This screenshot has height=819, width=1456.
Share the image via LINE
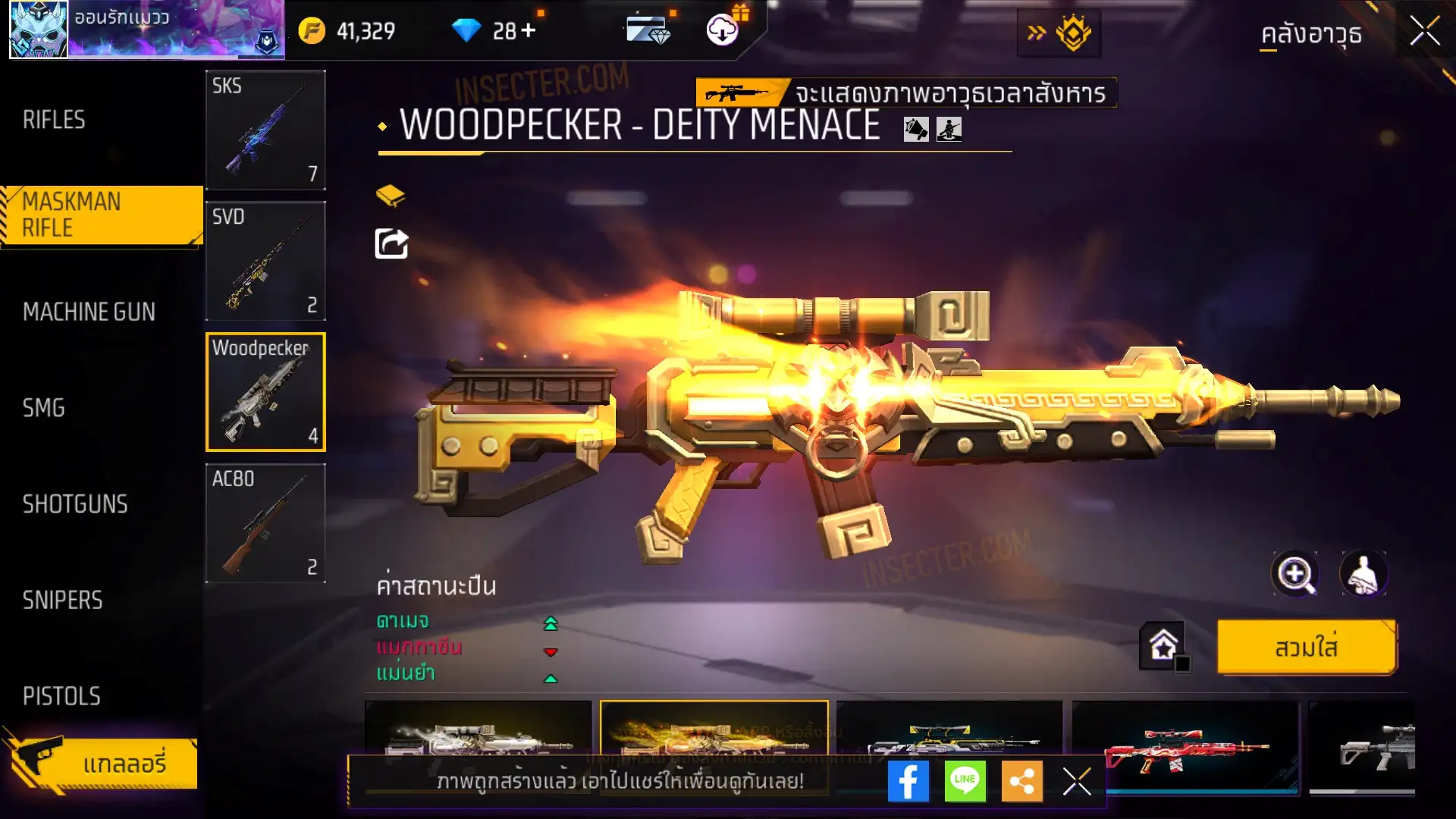pos(965,781)
